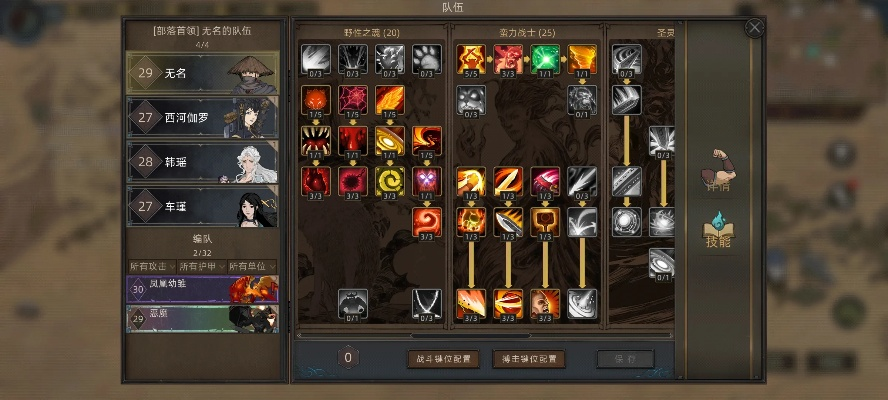Select the 凤凰幼雏 phoenix chick unit
This screenshot has height=400, width=888.
pos(202,289)
